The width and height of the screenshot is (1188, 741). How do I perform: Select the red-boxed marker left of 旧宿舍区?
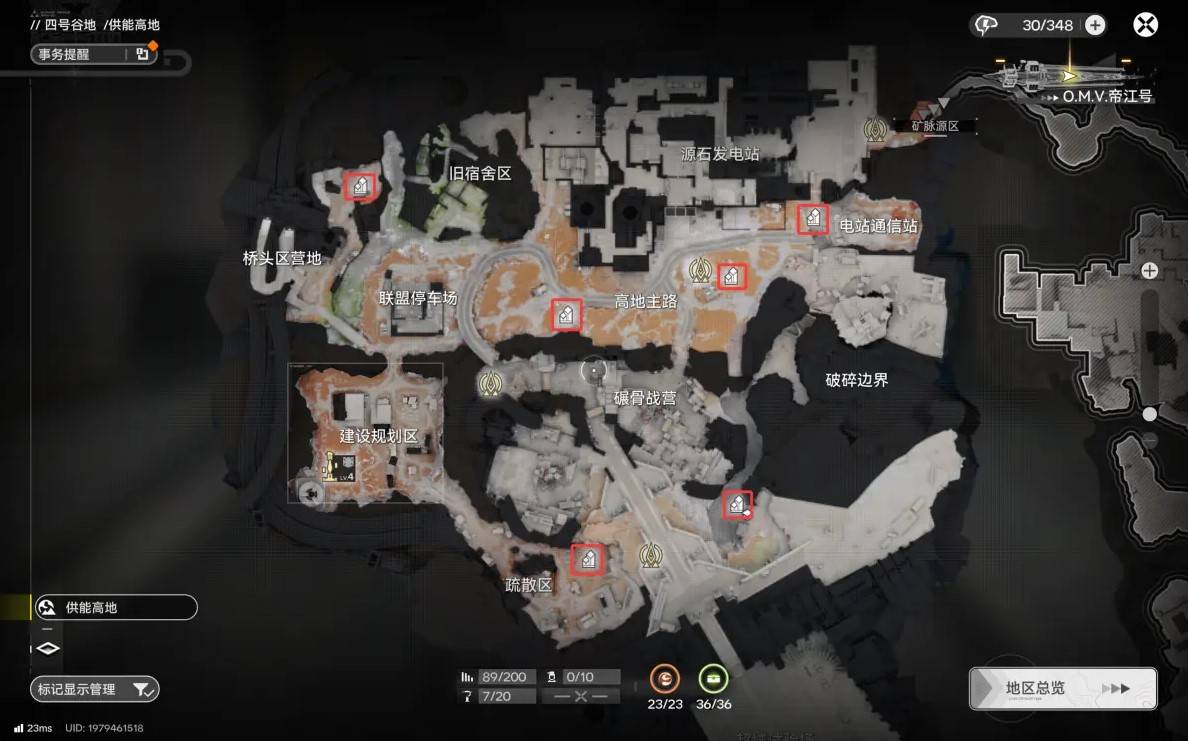coord(360,185)
